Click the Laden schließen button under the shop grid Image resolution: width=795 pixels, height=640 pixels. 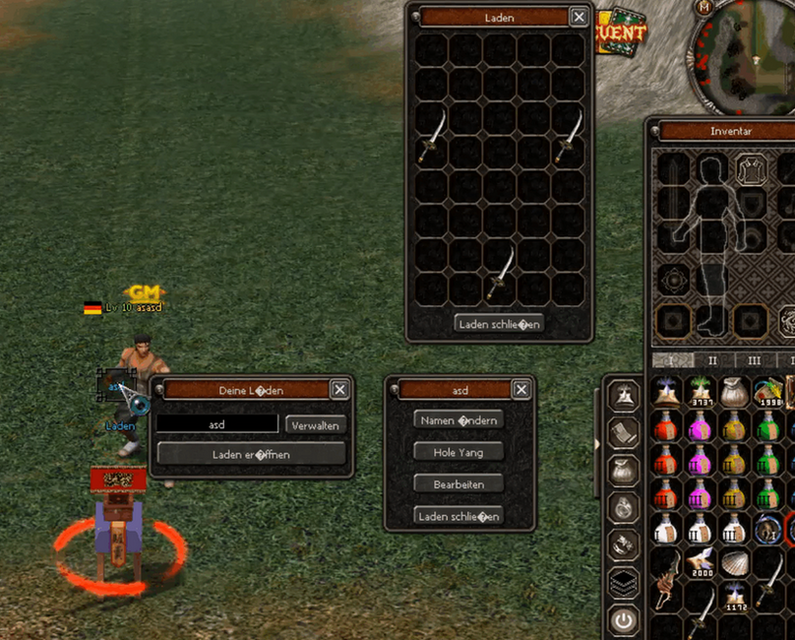499,323
